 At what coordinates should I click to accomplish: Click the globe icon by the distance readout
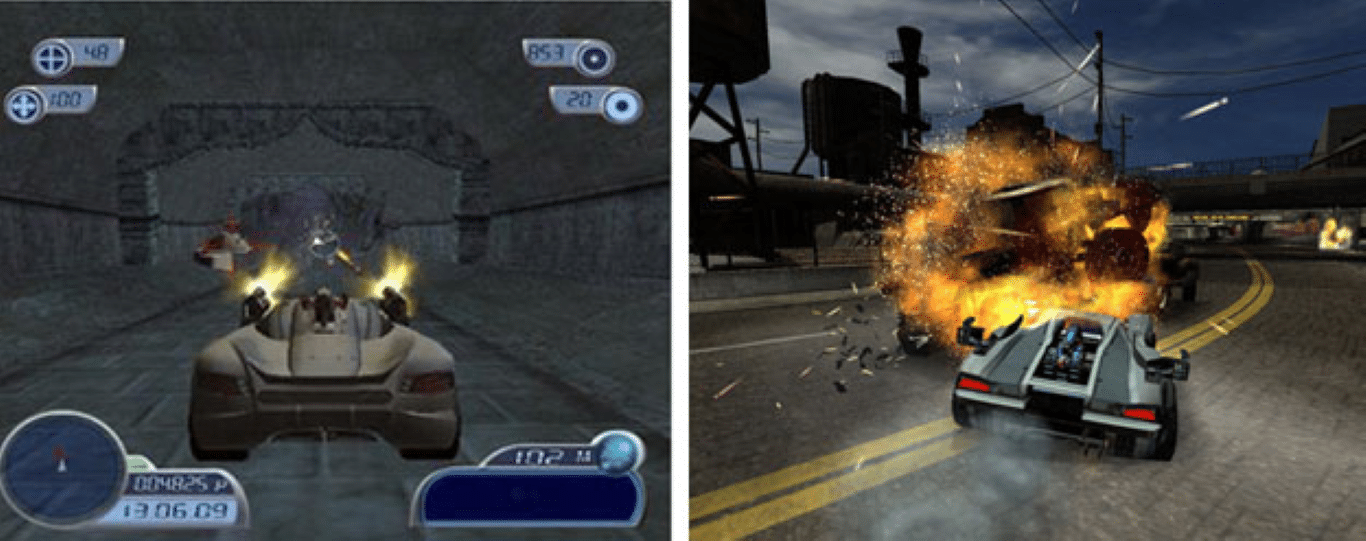click(x=620, y=450)
